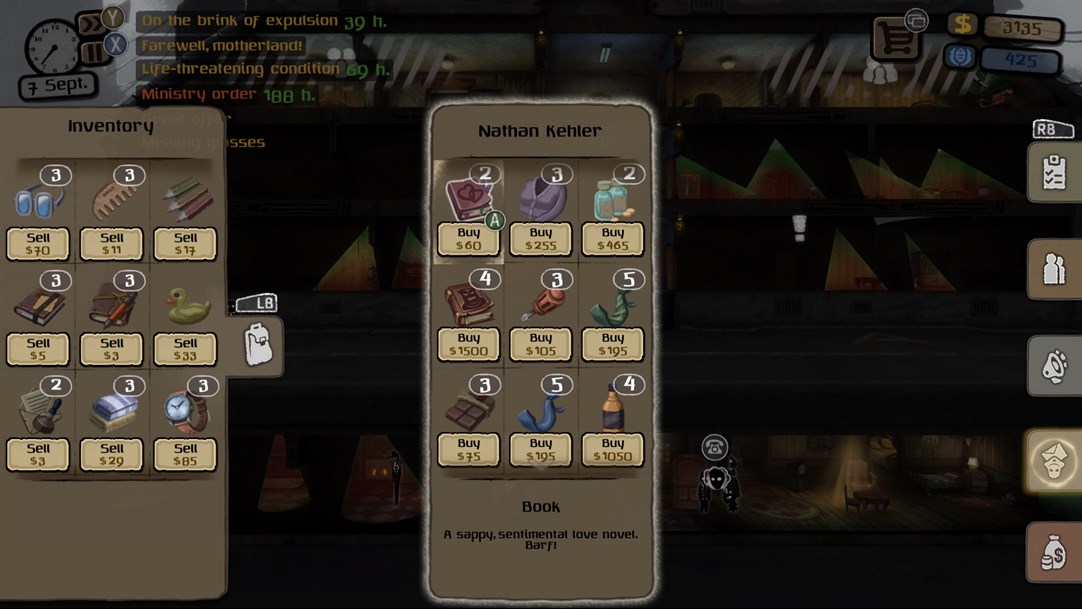Screen dimensions: 1082x609
Task: Buy the love novel for $60
Action: 468,239
